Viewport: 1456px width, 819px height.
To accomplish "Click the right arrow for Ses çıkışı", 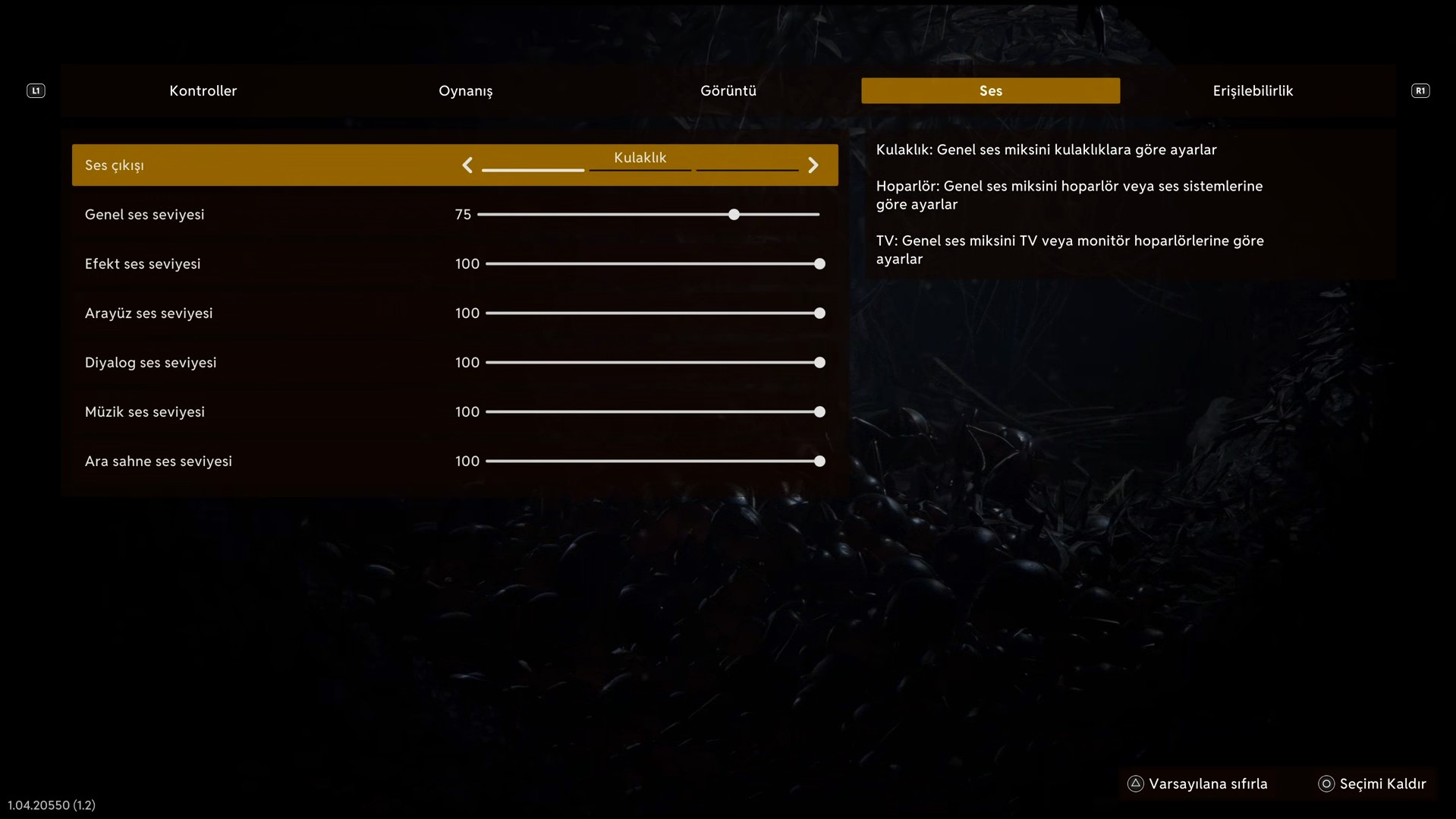I will click(x=813, y=165).
